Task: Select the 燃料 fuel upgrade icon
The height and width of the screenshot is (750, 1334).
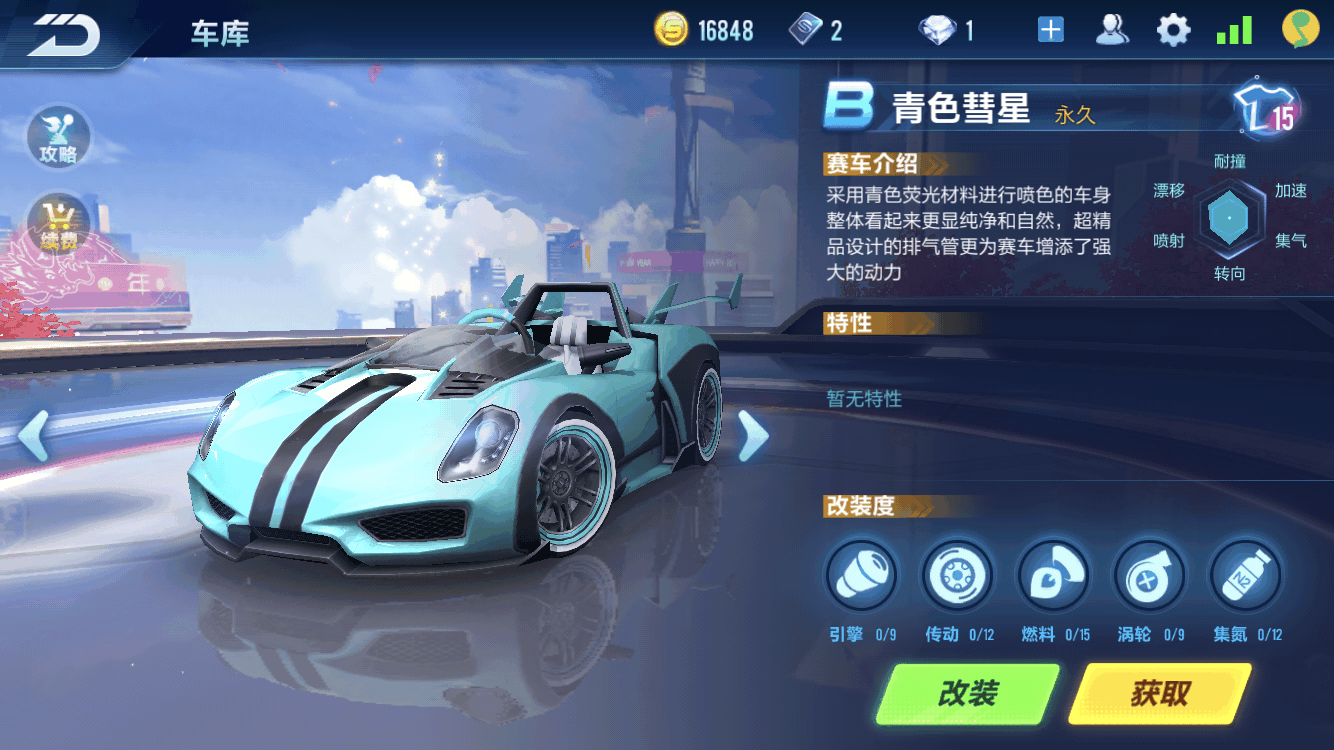Action: (x=1052, y=576)
